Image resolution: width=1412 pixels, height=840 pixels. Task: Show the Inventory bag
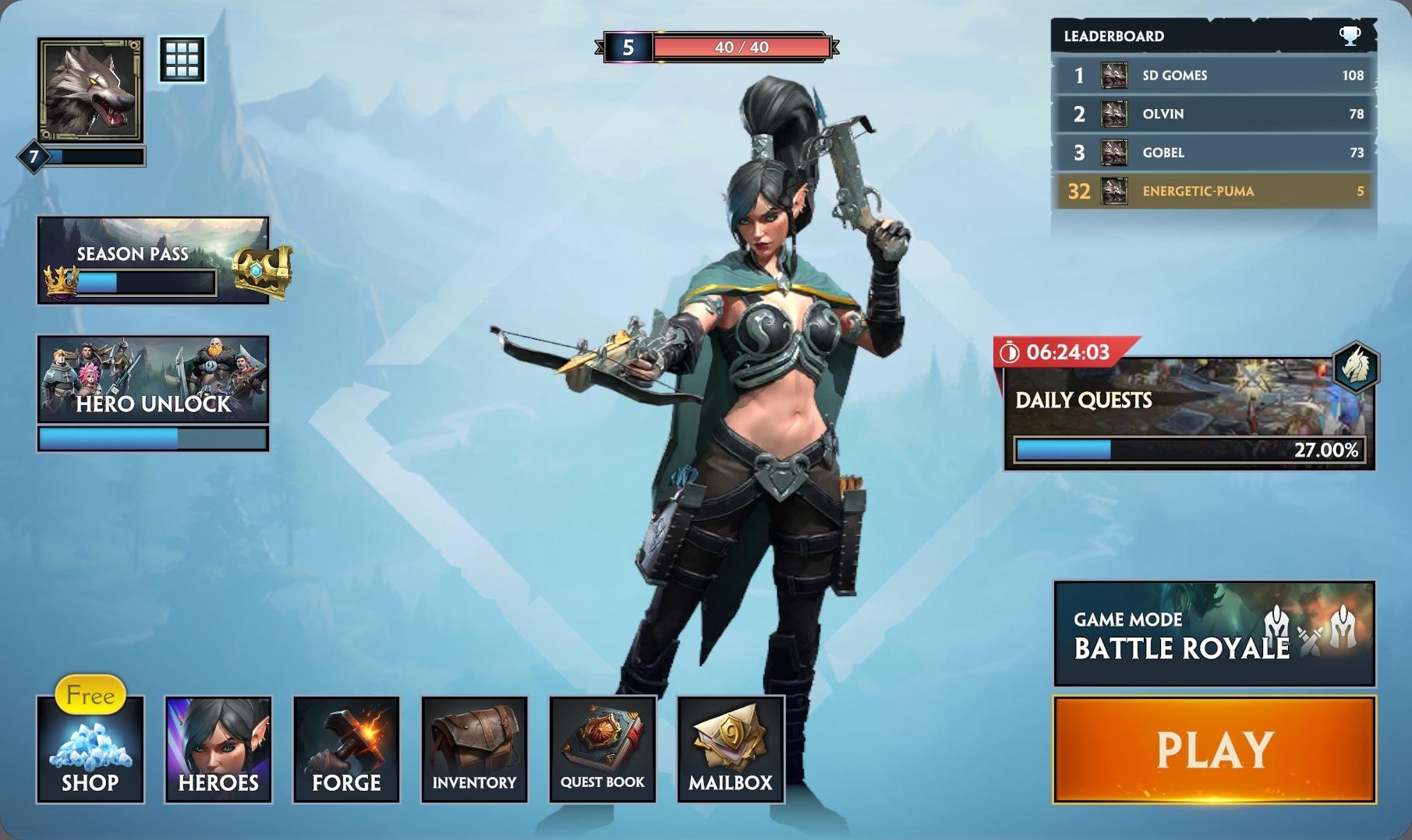pyautogui.click(x=474, y=749)
